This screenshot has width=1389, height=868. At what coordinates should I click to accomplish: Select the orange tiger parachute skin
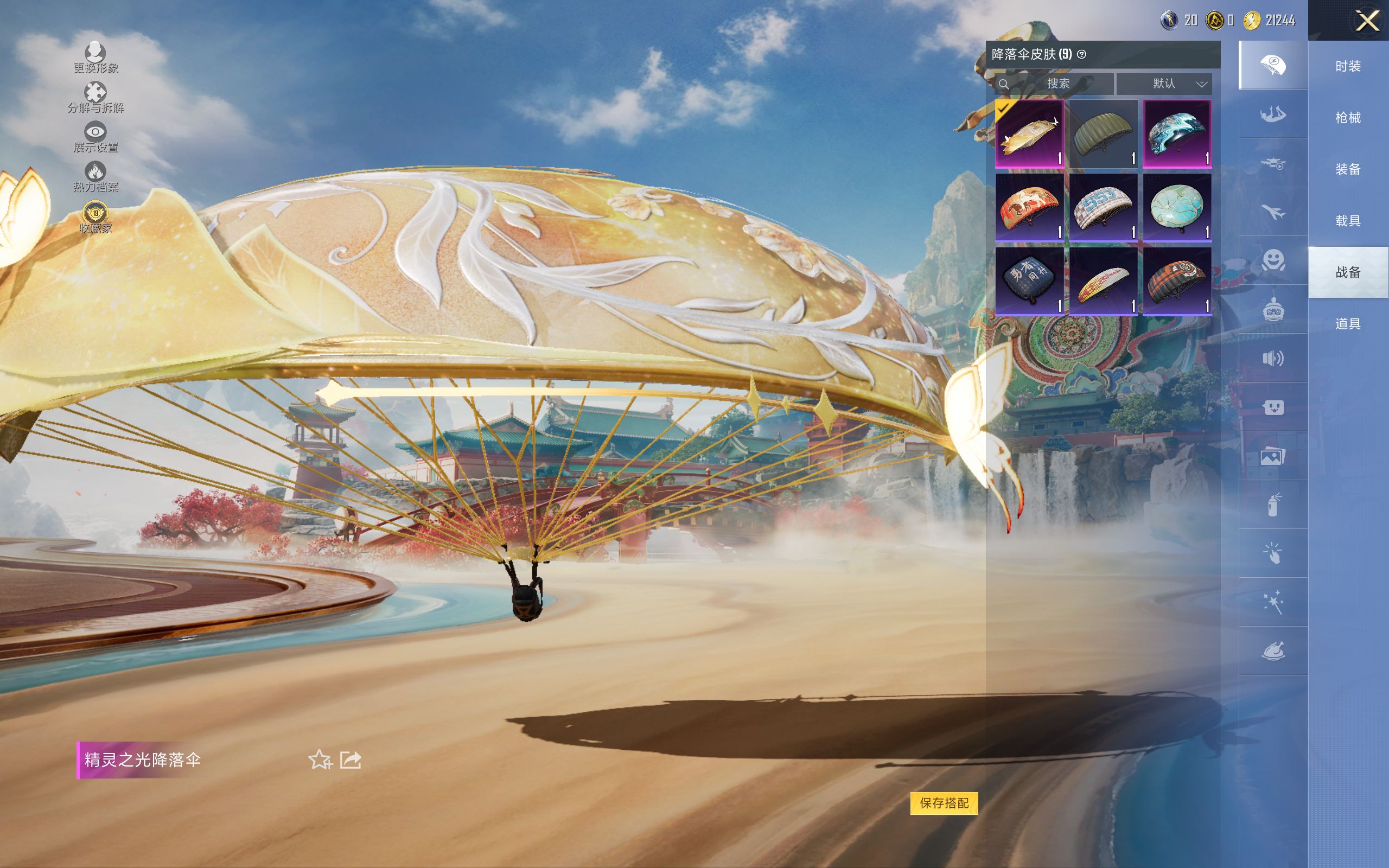tap(1029, 207)
